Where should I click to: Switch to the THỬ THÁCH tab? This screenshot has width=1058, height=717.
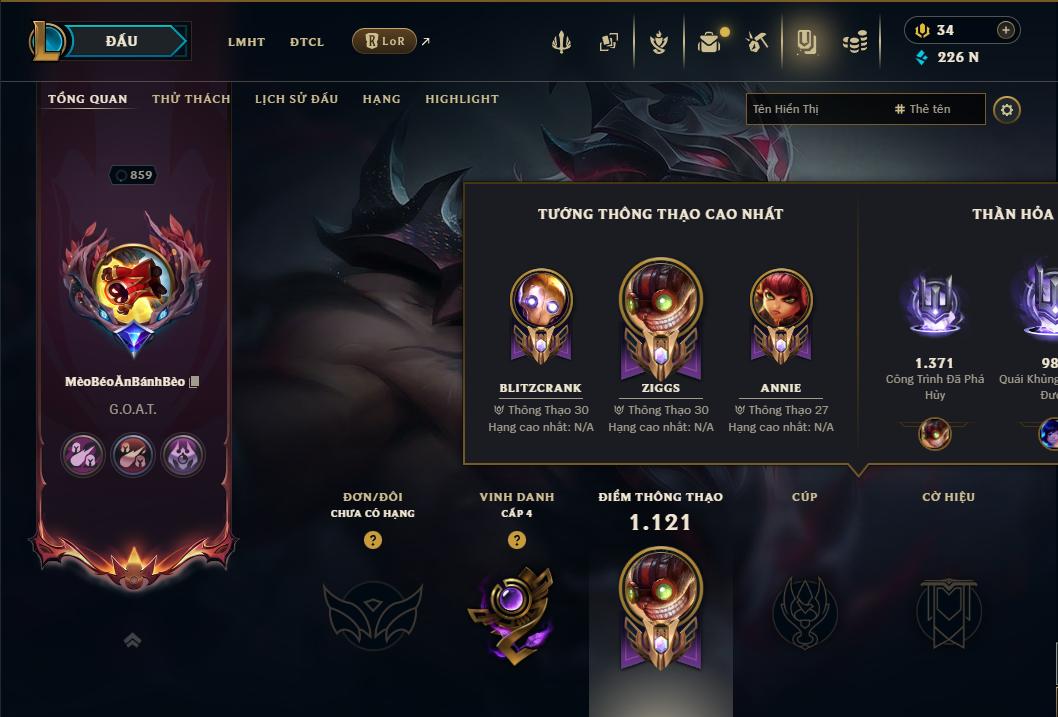pyautogui.click(x=191, y=99)
